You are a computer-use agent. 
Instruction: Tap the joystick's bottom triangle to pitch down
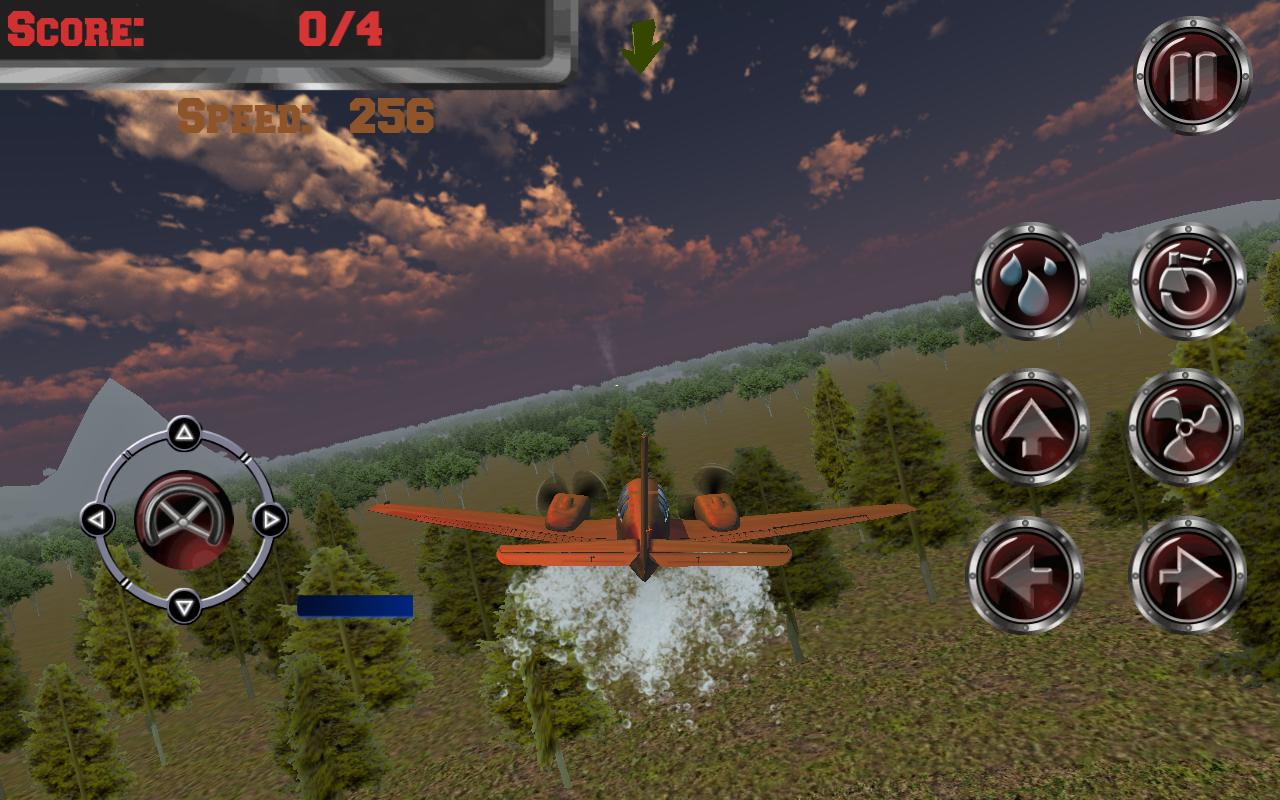183,604
